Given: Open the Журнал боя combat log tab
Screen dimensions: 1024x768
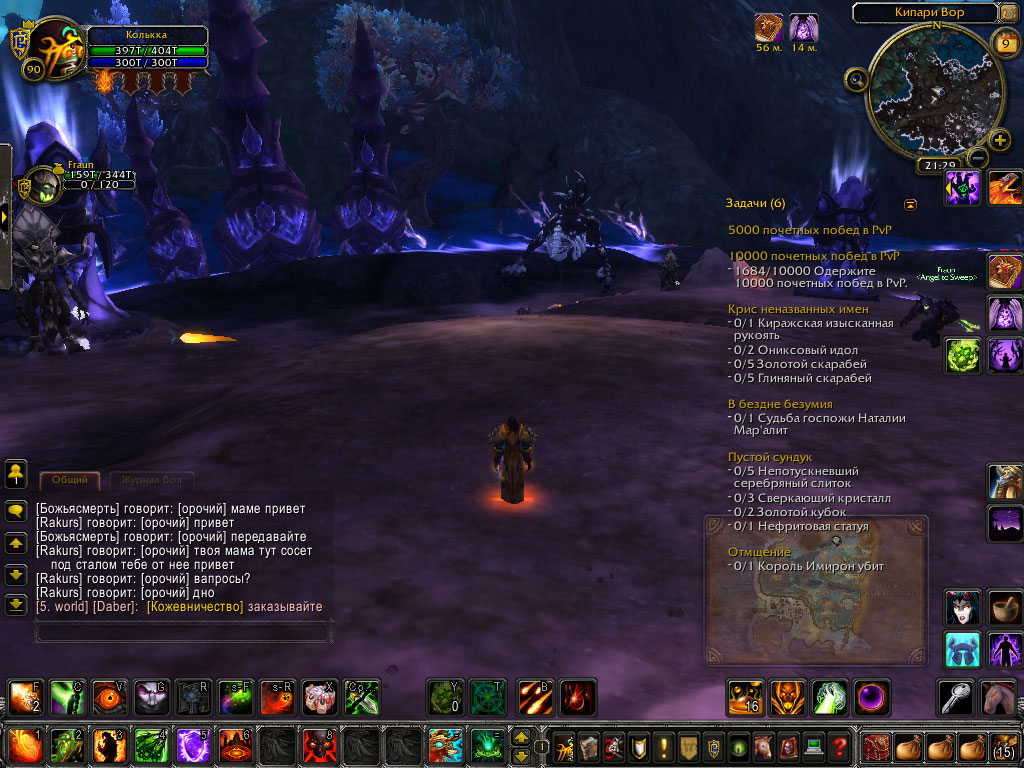Looking at the screenshot, I should (151, 480).
